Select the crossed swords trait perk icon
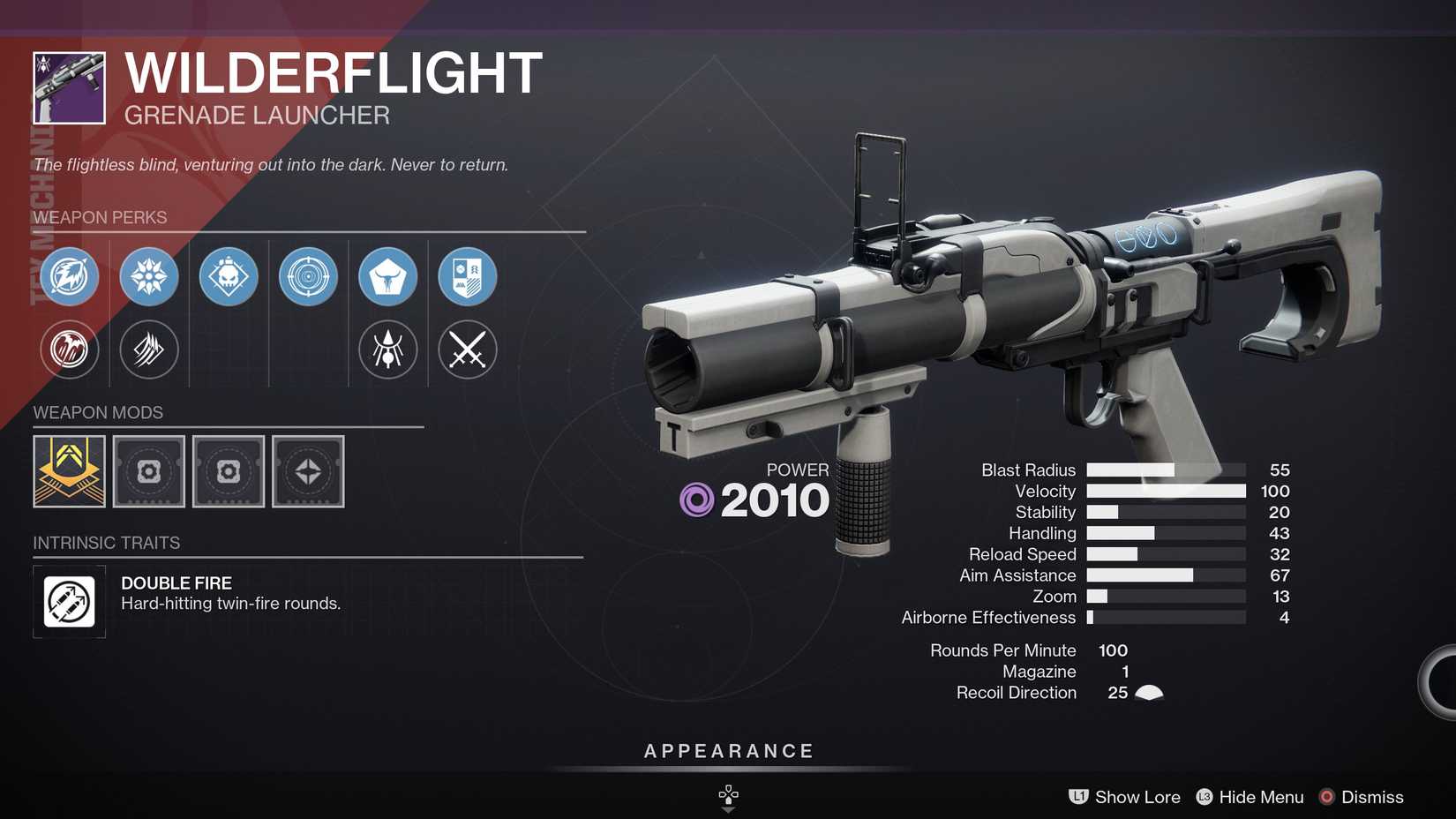Screen dimensions: 1456x819 coord(467,349)
